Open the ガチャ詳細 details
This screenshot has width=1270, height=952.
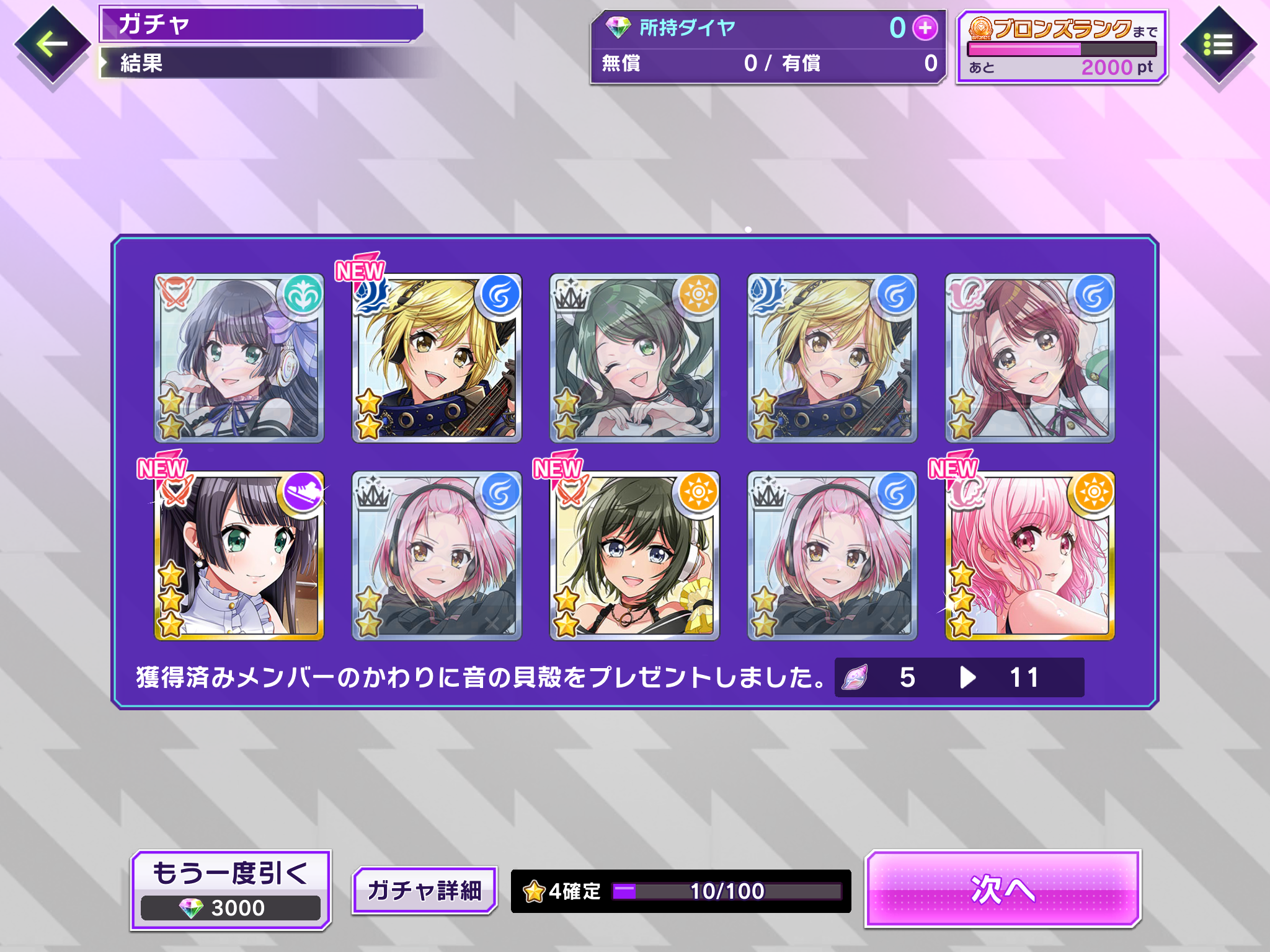click(x=425, y=890)
